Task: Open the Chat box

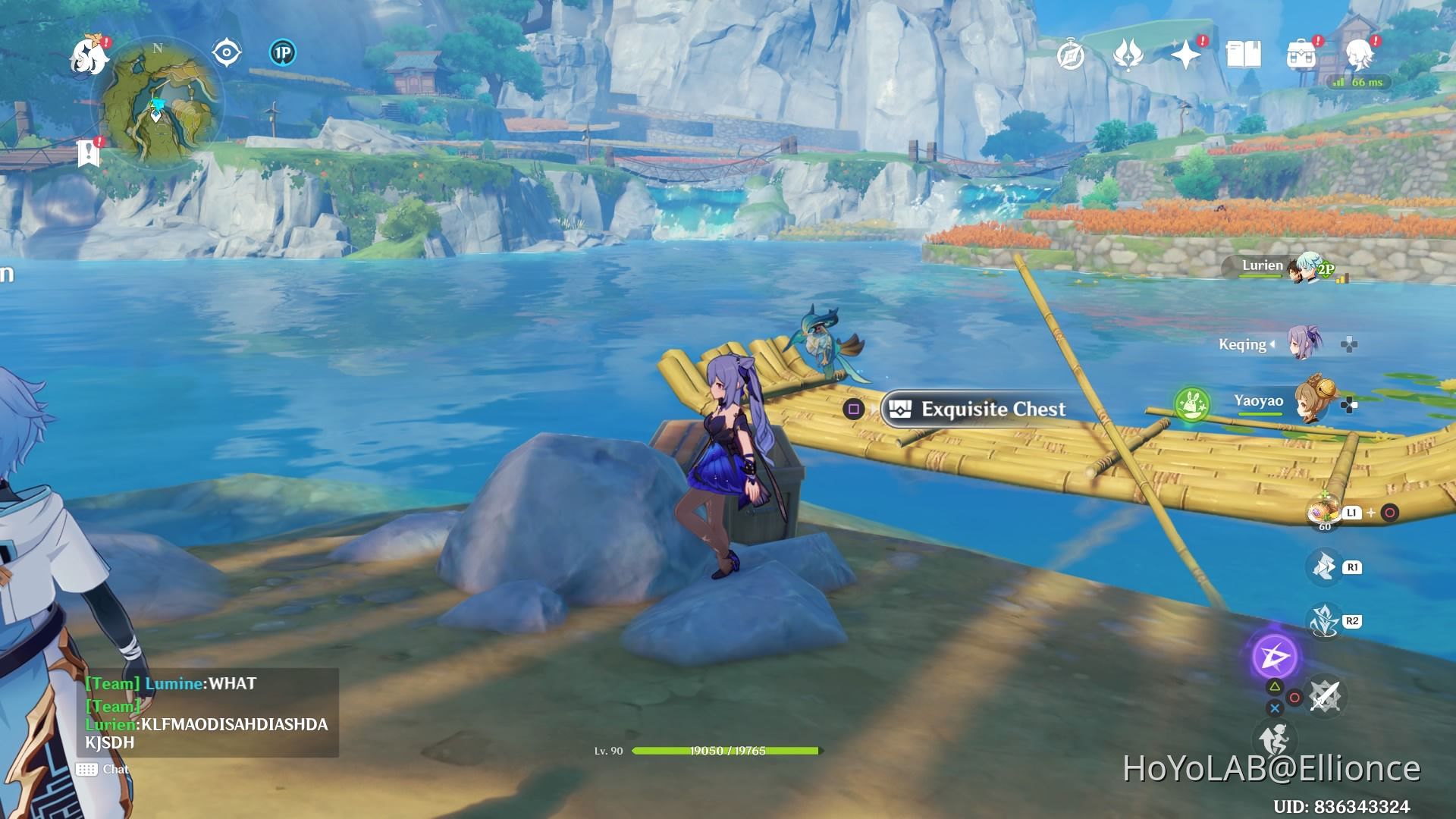Action: pyautogui.click(x=104, y=770)
